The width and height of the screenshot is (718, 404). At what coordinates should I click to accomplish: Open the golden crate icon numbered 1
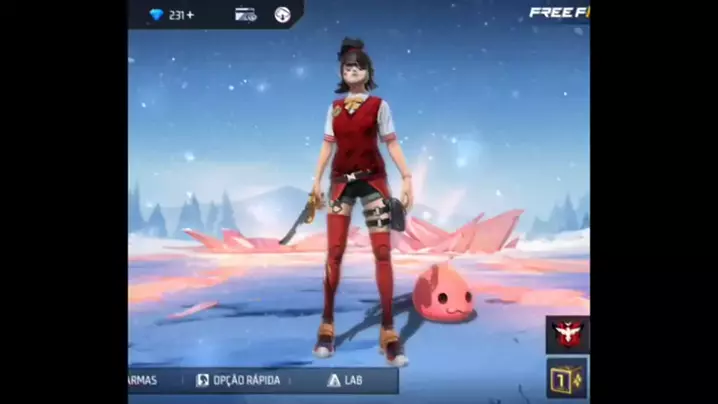[567, 378]
